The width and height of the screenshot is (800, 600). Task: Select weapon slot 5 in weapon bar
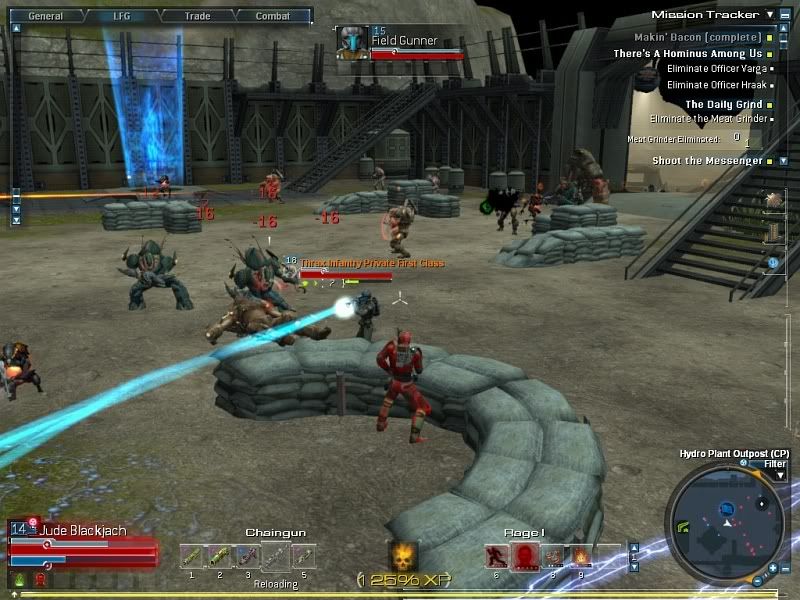pyautogui.click(x=303, y=555)
